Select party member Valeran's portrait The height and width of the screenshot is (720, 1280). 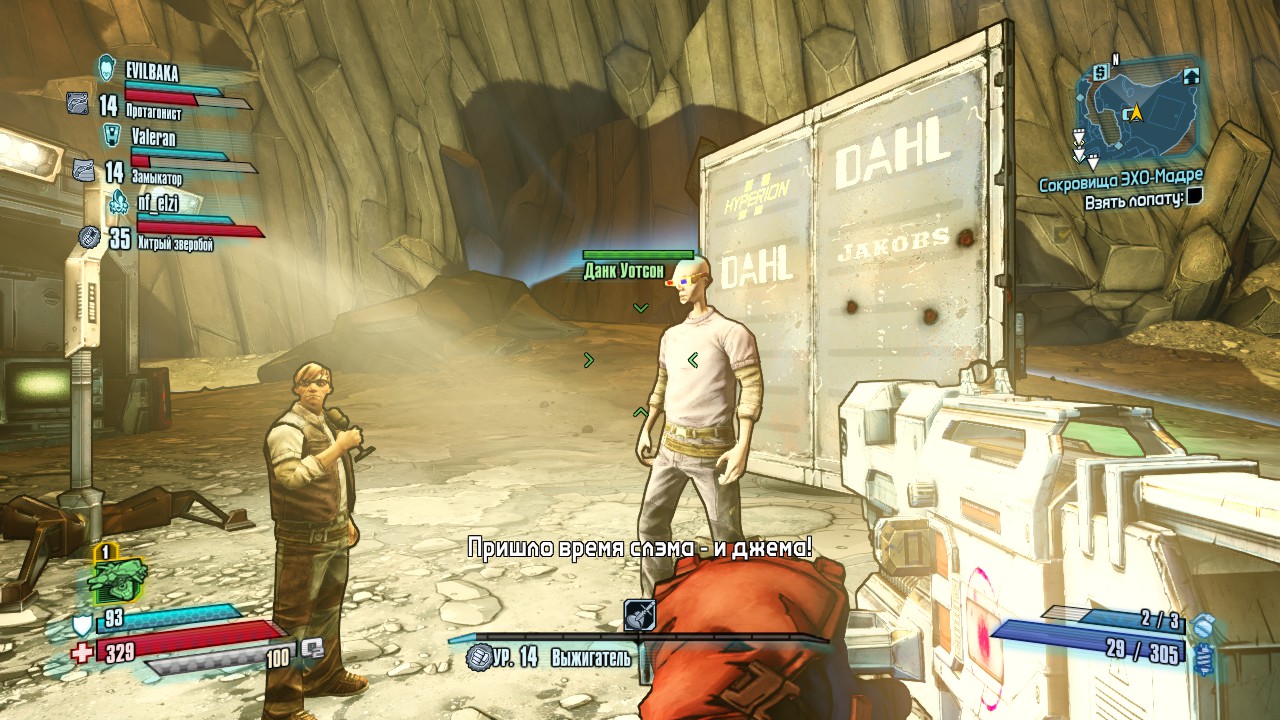click(x=113, y=135)
